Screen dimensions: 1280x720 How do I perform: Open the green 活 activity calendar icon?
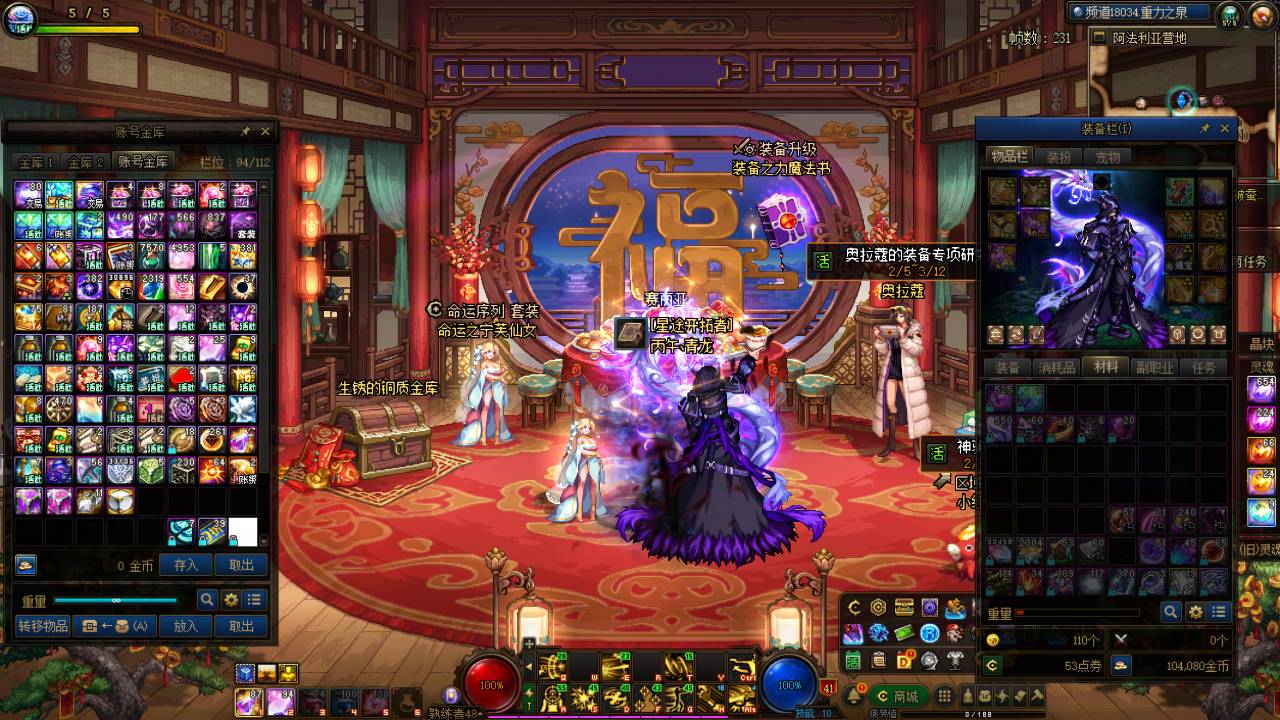pyautogui.click(x=853, y=660)
